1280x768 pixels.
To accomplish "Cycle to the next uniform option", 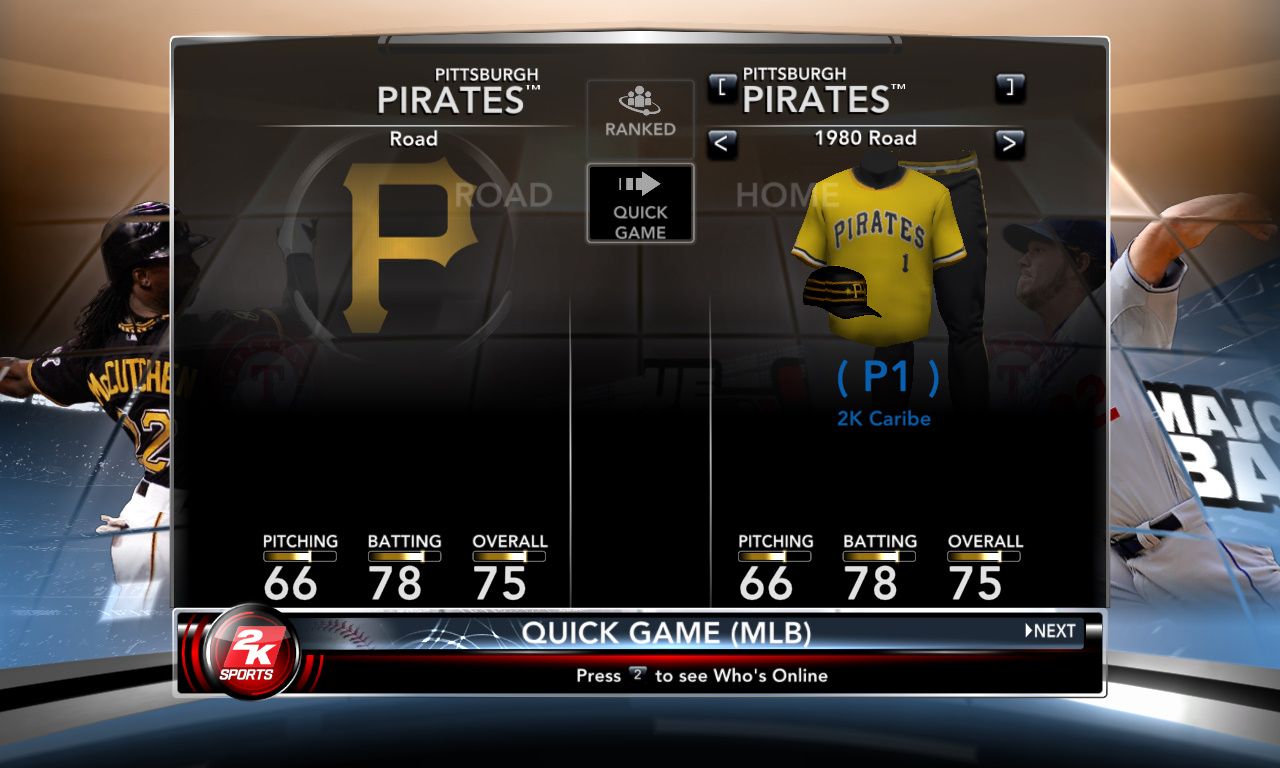I will click(x=1010, y=144).
